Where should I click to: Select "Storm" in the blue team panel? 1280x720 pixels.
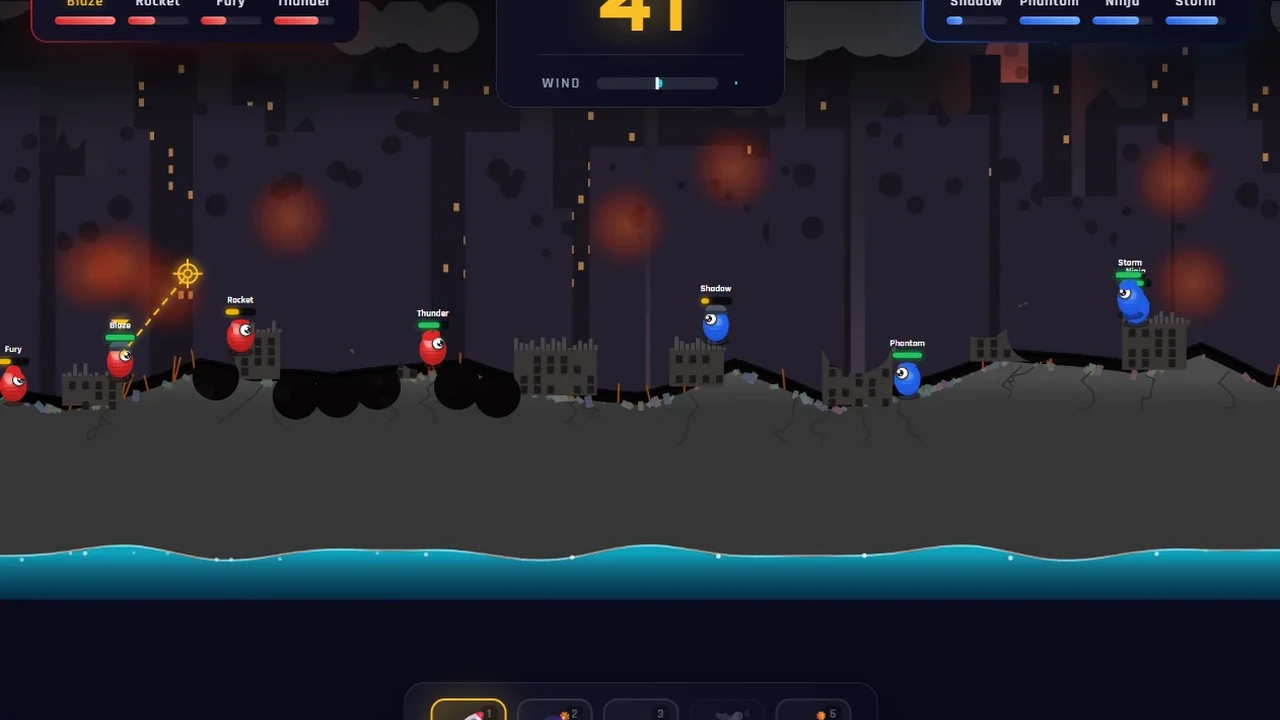1193,4
